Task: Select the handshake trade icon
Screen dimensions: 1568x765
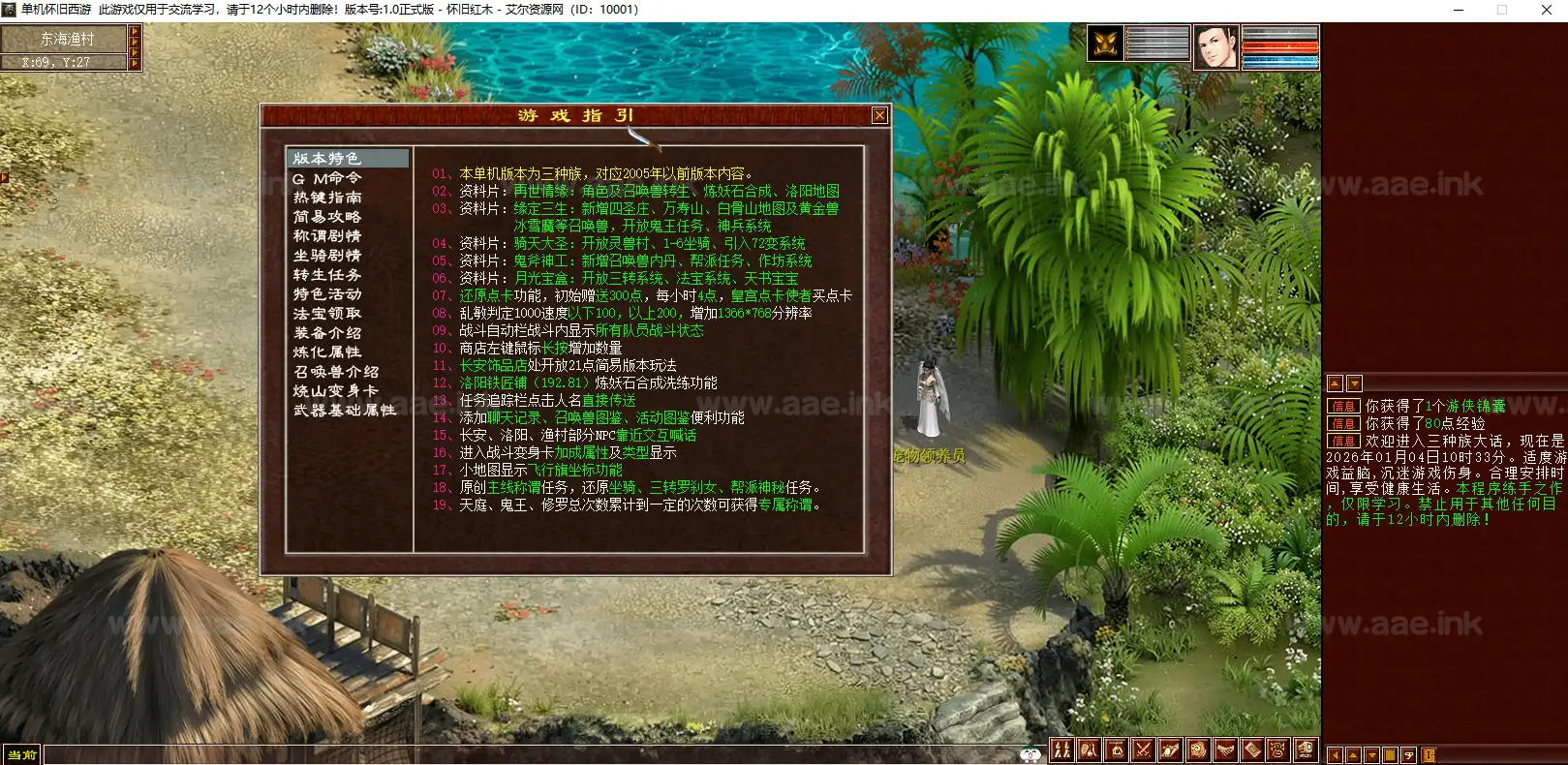Action: (1224, 750)
